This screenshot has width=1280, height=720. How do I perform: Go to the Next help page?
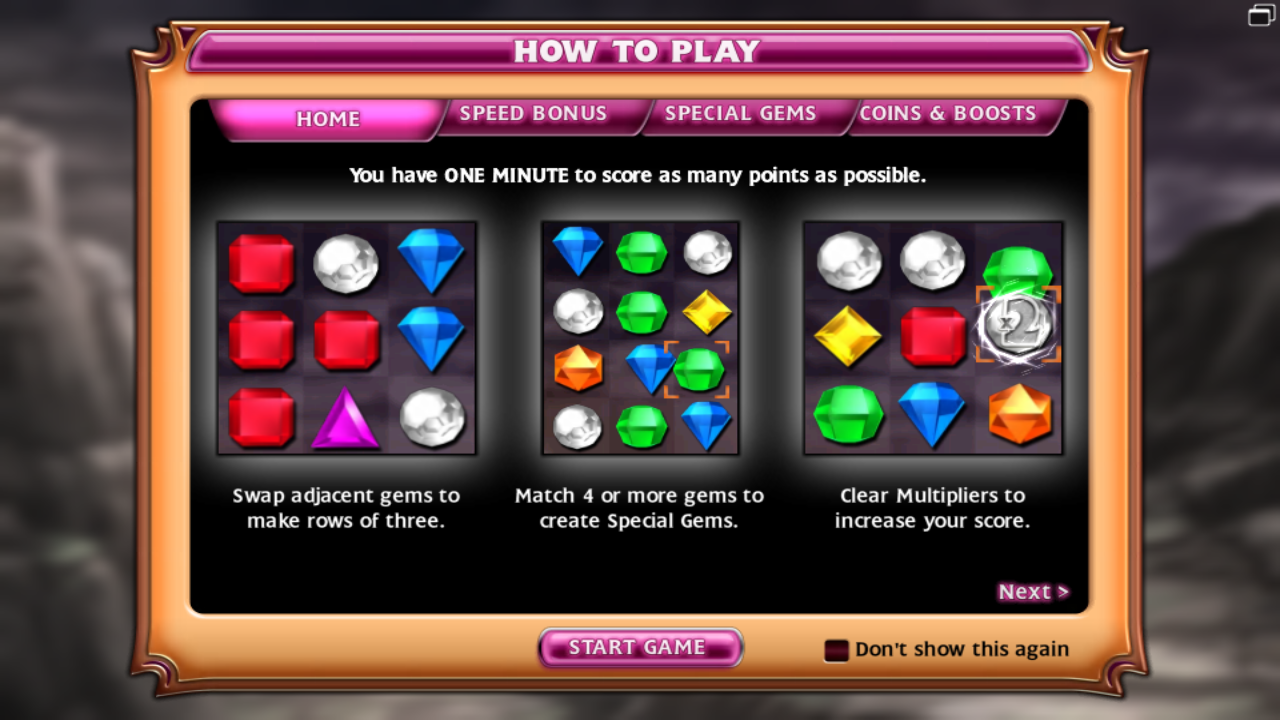1033,592
